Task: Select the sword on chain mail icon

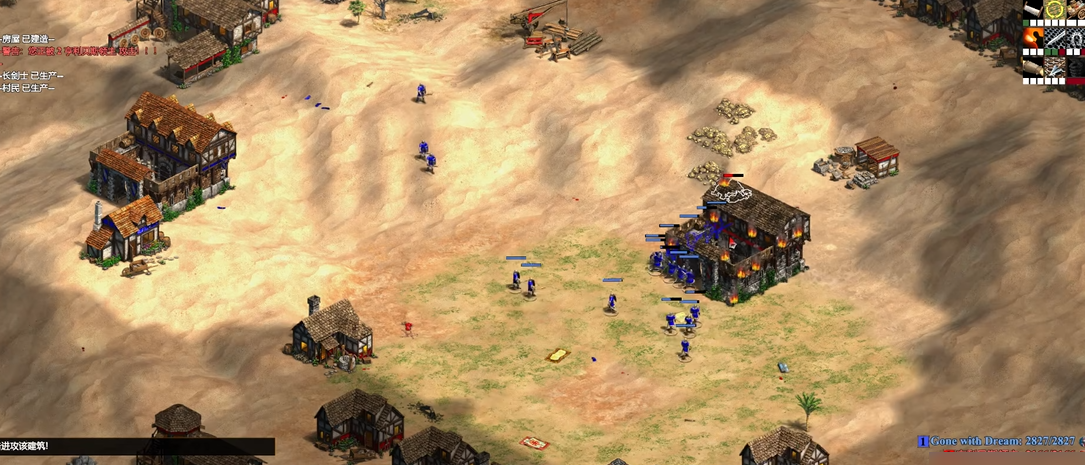Action: tap(1055, 38)
